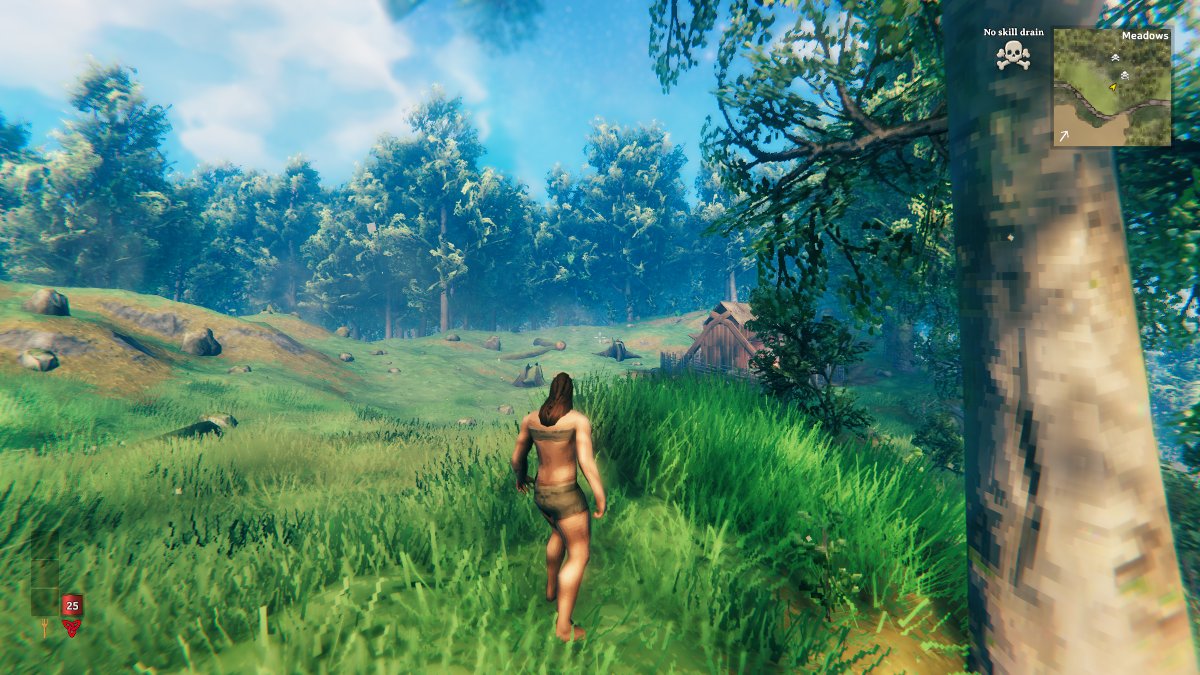The width and height of the screenshot is (1200, 675).
Task: Click the orange fork food icon
Action: [44, 628]
